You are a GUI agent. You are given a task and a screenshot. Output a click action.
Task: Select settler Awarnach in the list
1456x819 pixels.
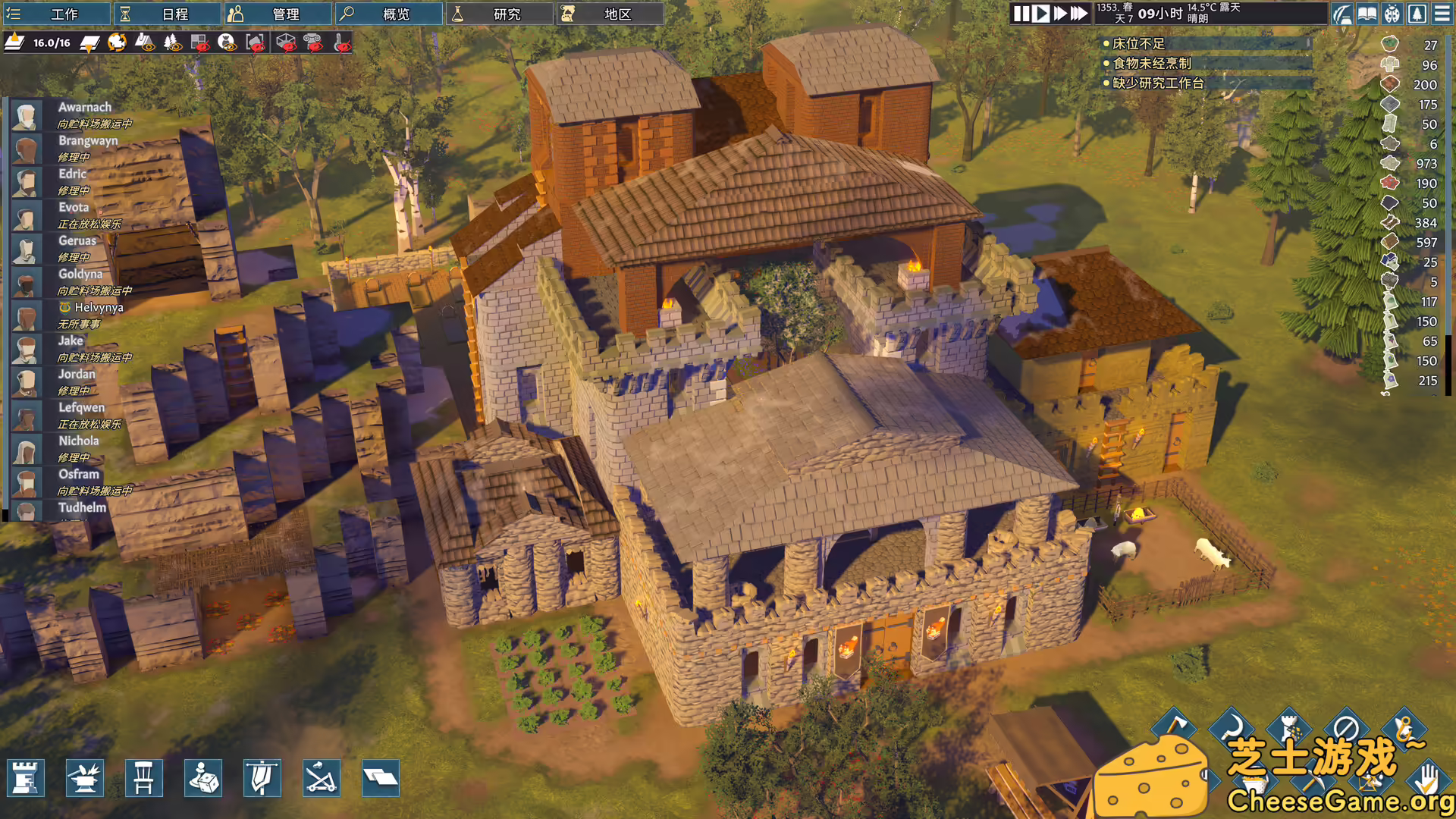tap(84, 108)
